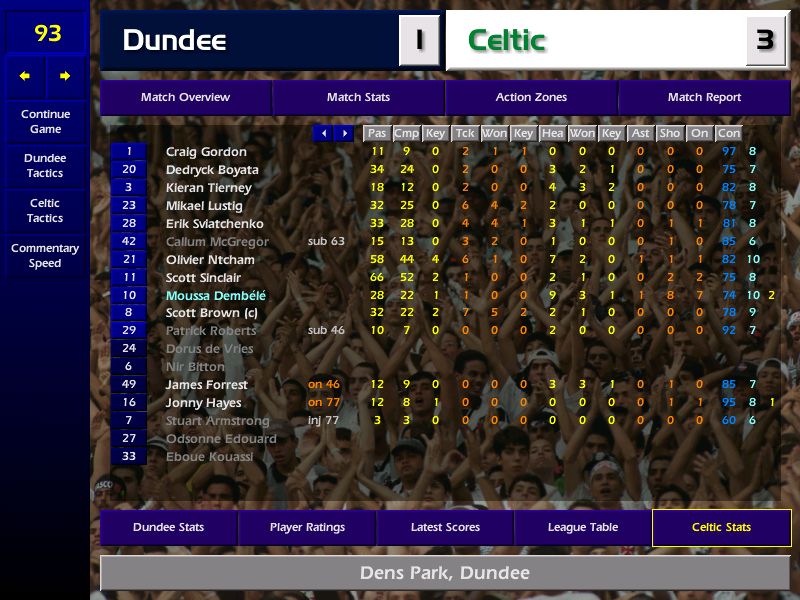Open Dundee Tactics
Viewport: 800px width, 600px height.
(45, 165)
